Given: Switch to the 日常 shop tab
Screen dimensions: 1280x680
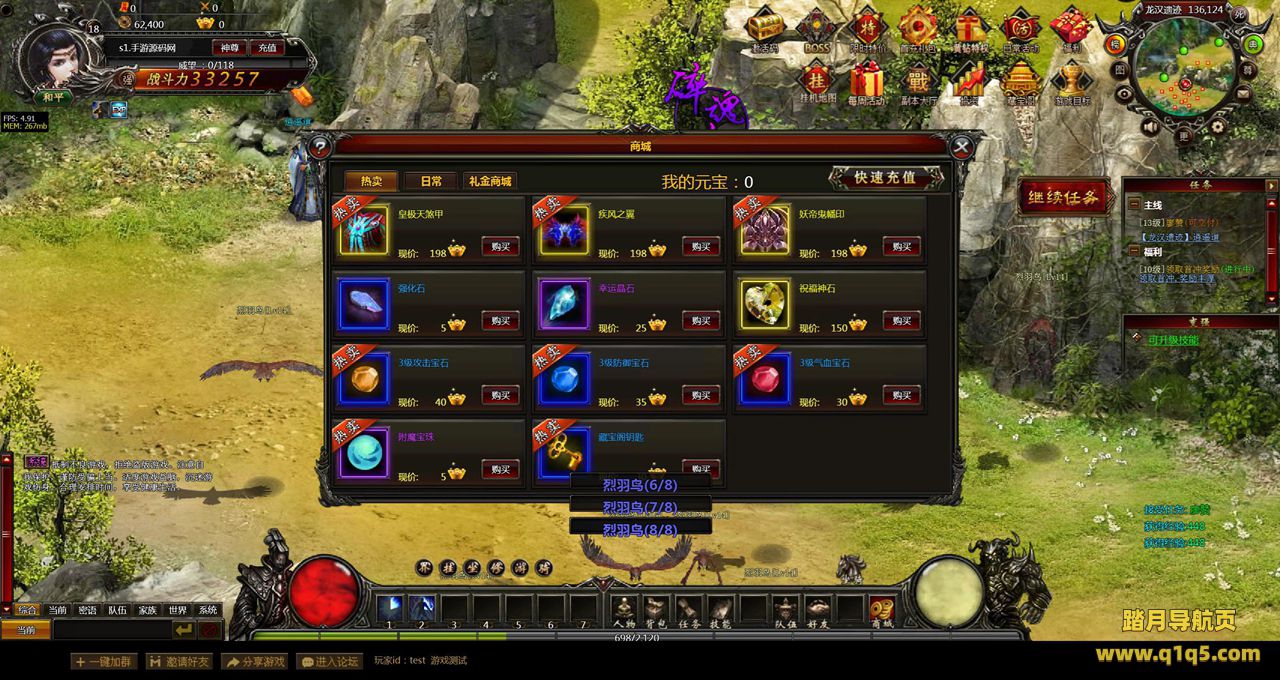Looking at the screenshot, I should (x=431, y=181).
